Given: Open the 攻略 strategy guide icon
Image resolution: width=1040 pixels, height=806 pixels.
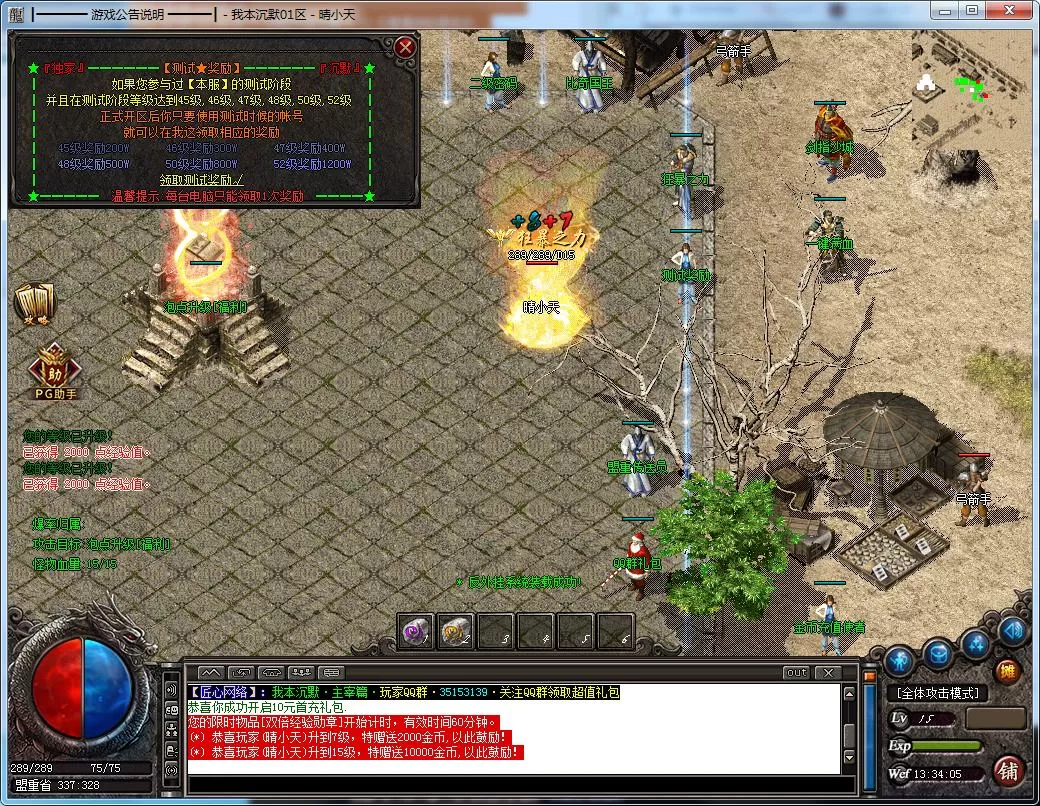Looking at the screenshot, I should point(36,303).
